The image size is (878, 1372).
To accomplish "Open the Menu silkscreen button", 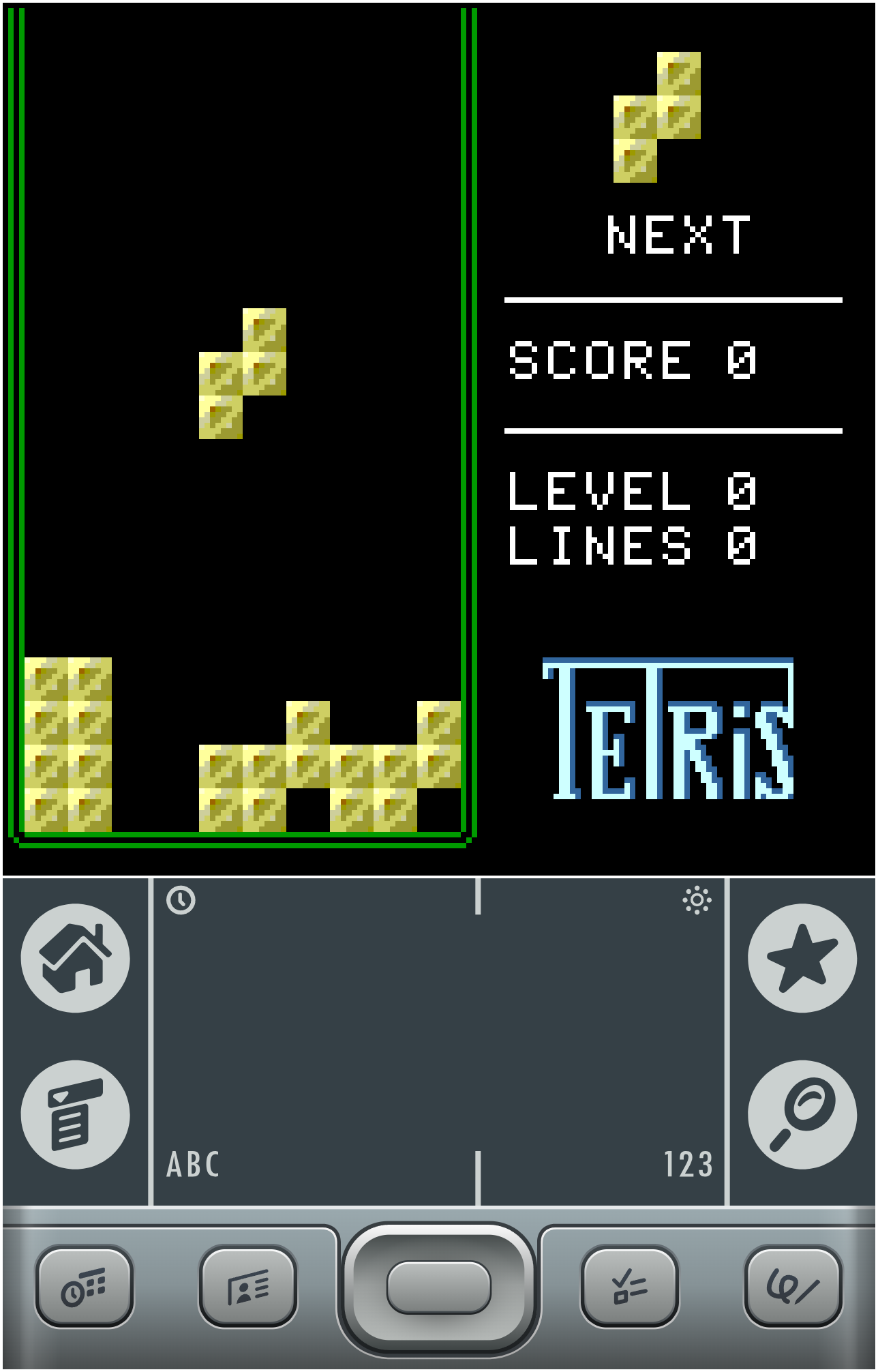I will (75, 1114).
